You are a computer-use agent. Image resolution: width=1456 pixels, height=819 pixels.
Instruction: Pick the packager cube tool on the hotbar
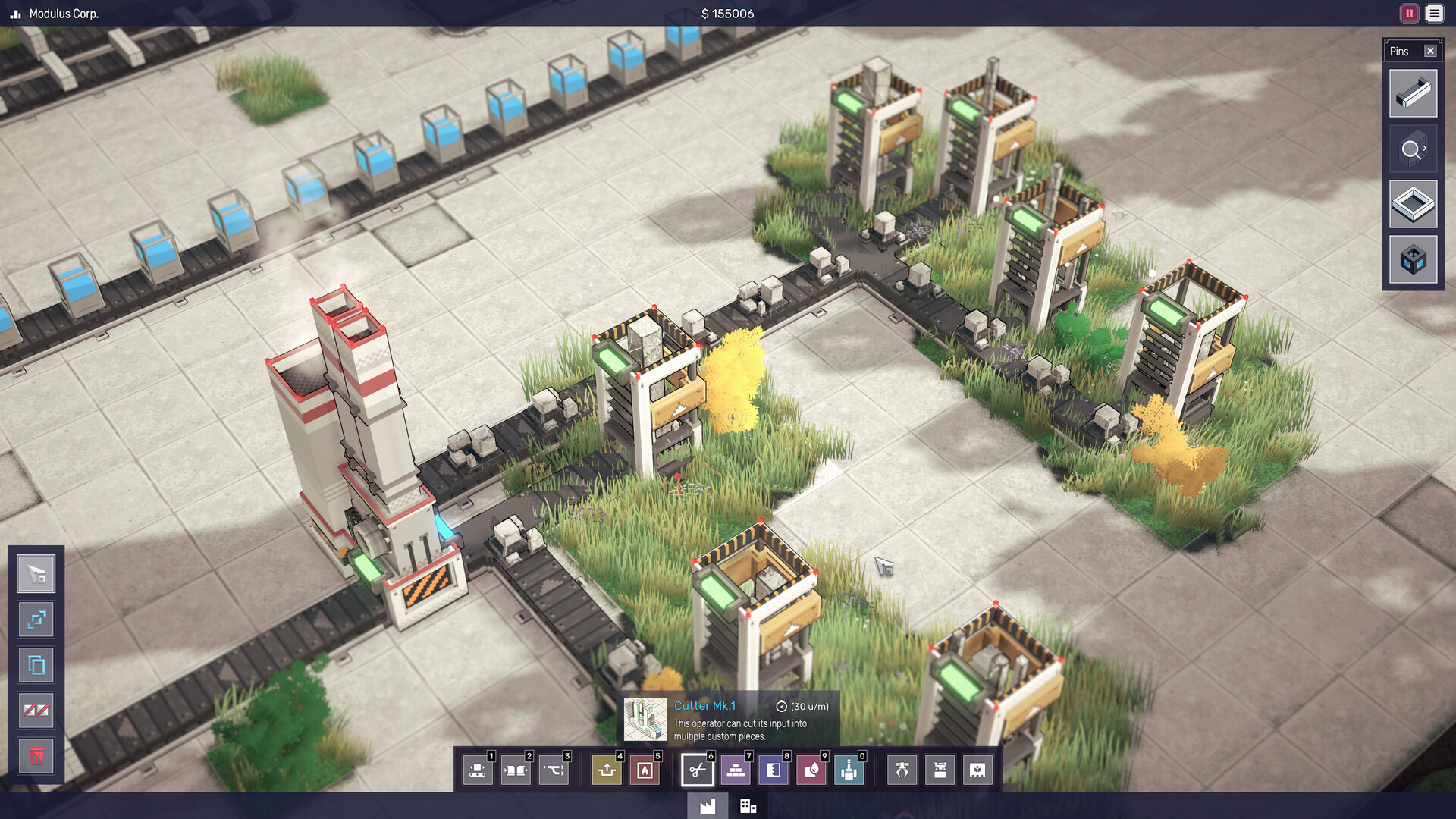click(976, 770)
